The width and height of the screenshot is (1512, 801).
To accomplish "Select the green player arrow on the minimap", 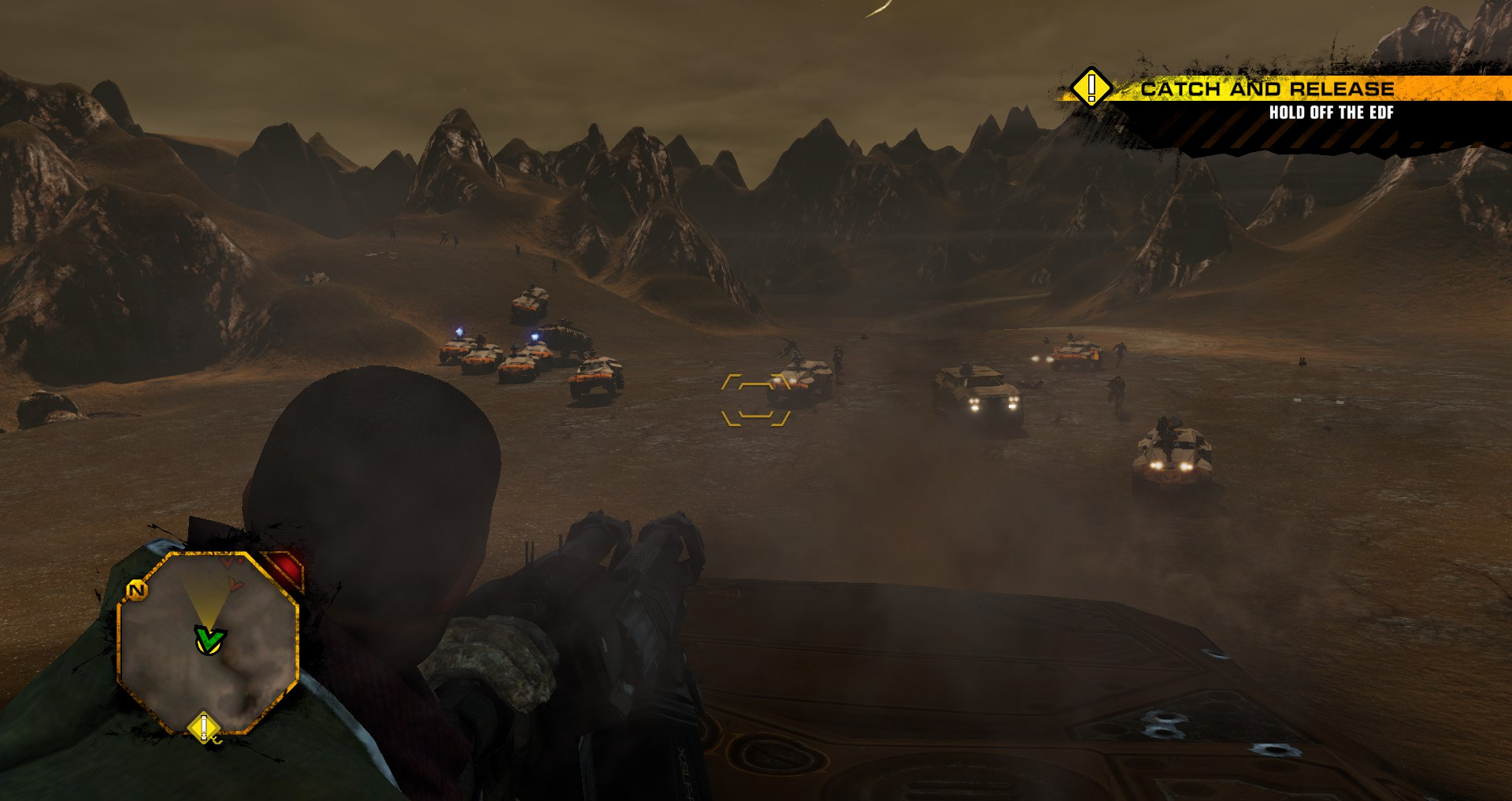I will tap(209, 640).
